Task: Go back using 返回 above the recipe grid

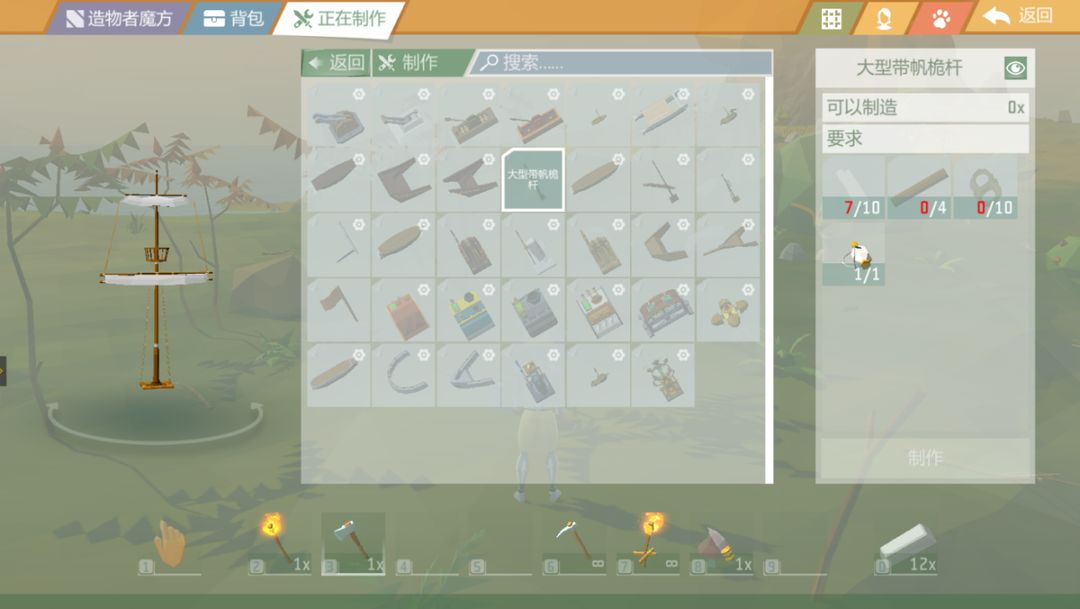Action: pos(336,63)
